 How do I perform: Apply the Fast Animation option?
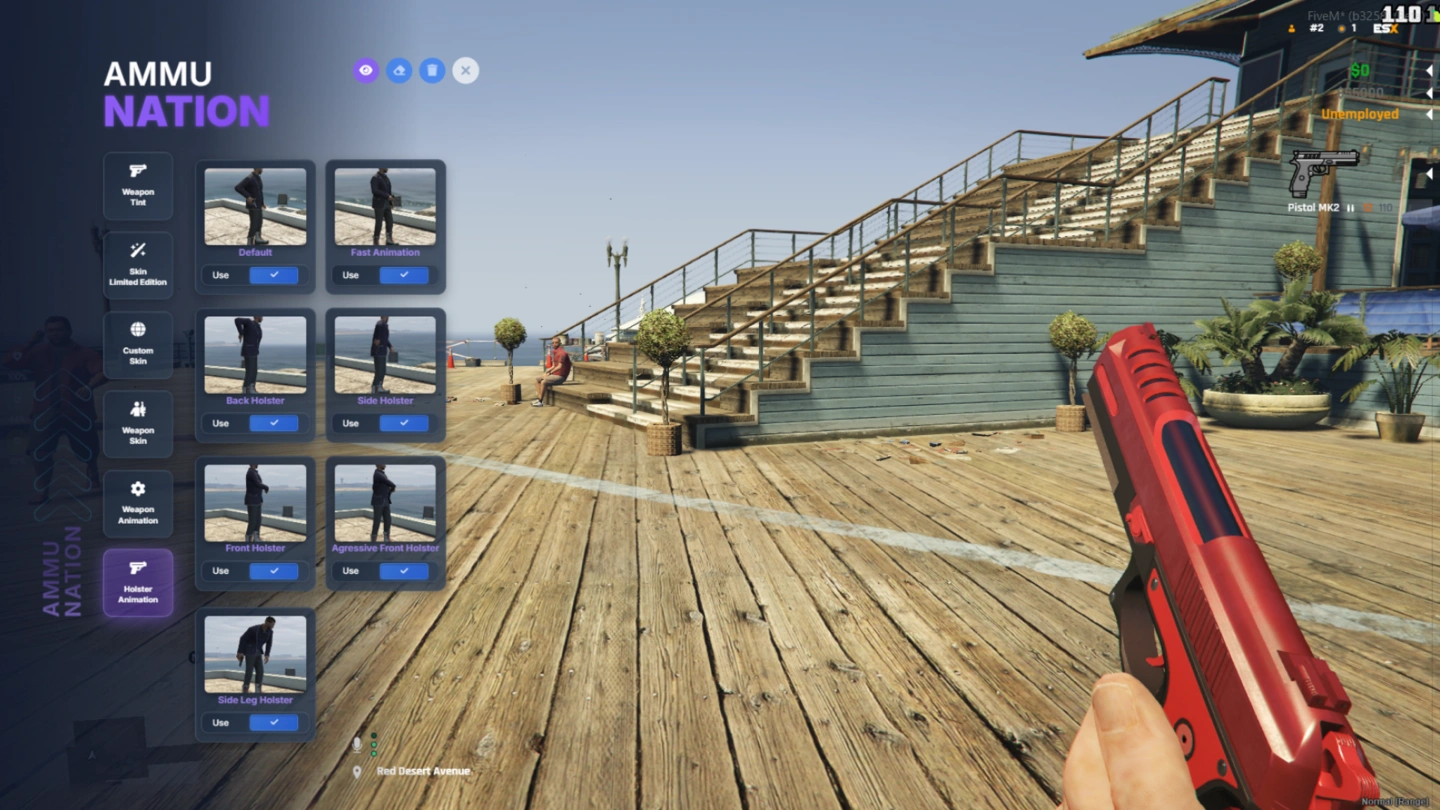point(403,275)
